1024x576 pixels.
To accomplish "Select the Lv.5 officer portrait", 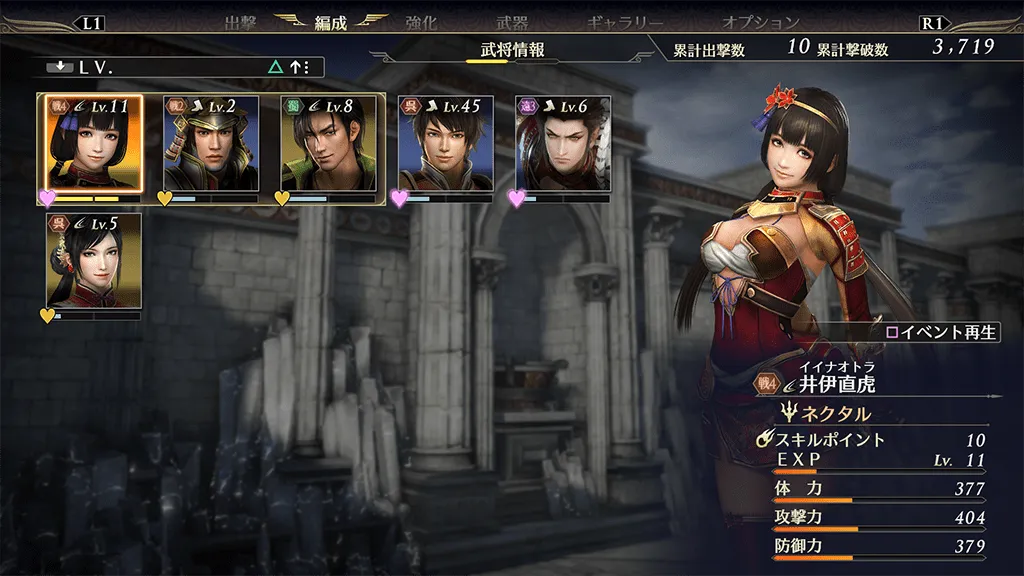I will click(93, 260).
